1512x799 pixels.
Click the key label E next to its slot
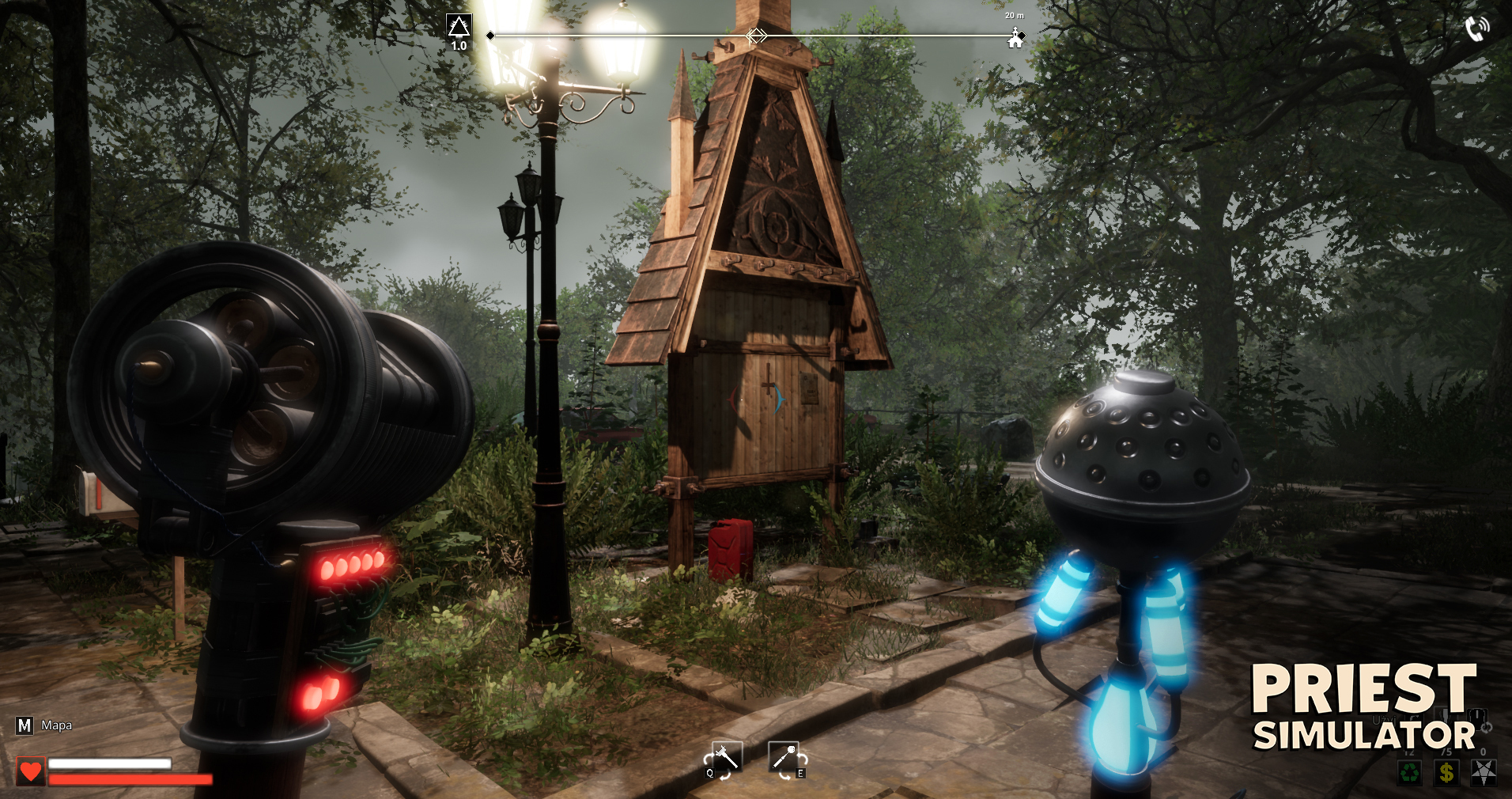[801, 775]
